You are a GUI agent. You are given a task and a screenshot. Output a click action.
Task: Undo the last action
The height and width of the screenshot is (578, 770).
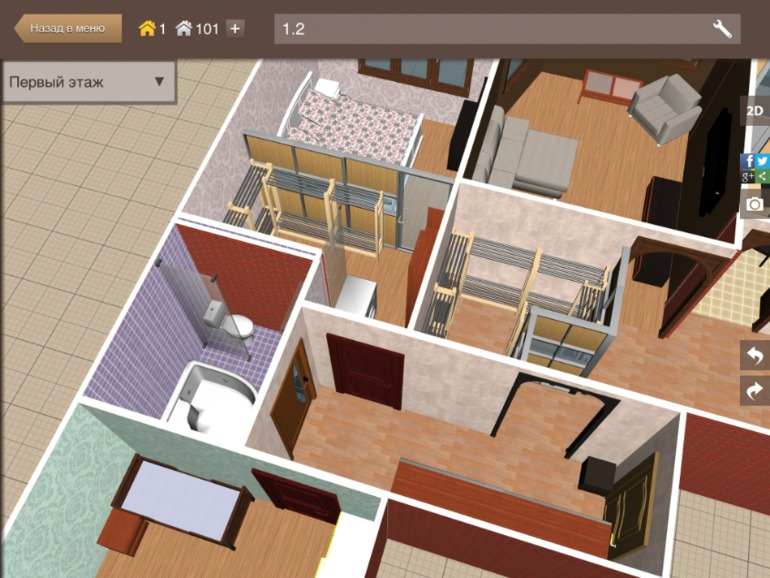click(755, 356)
